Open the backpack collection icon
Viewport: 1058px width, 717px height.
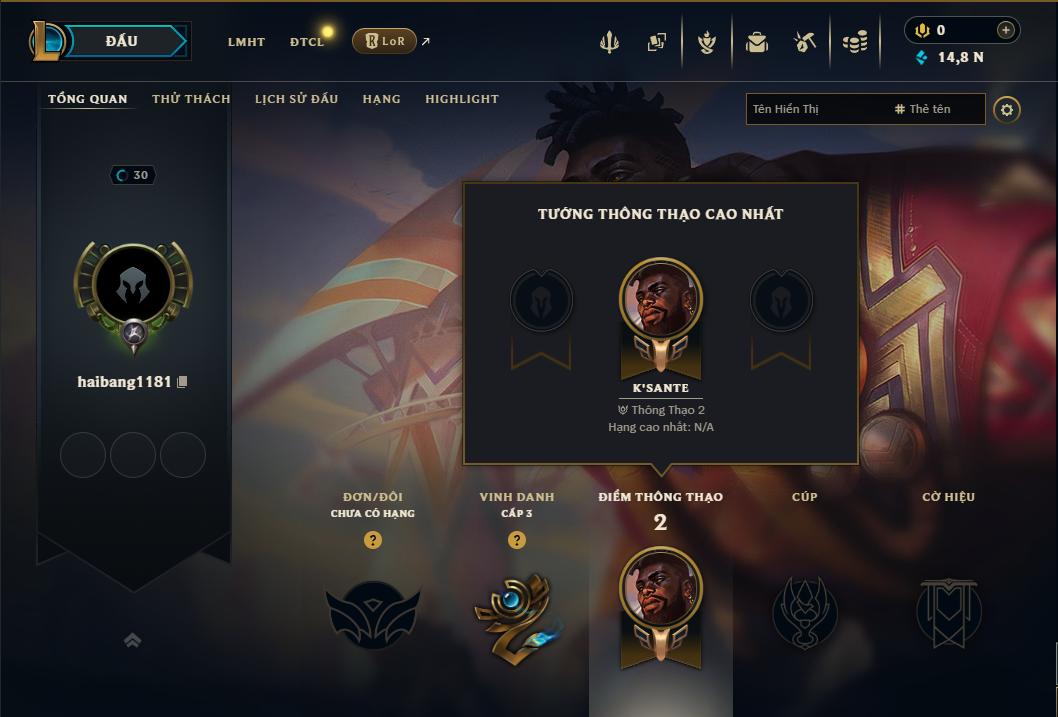[x=757, y=42]
